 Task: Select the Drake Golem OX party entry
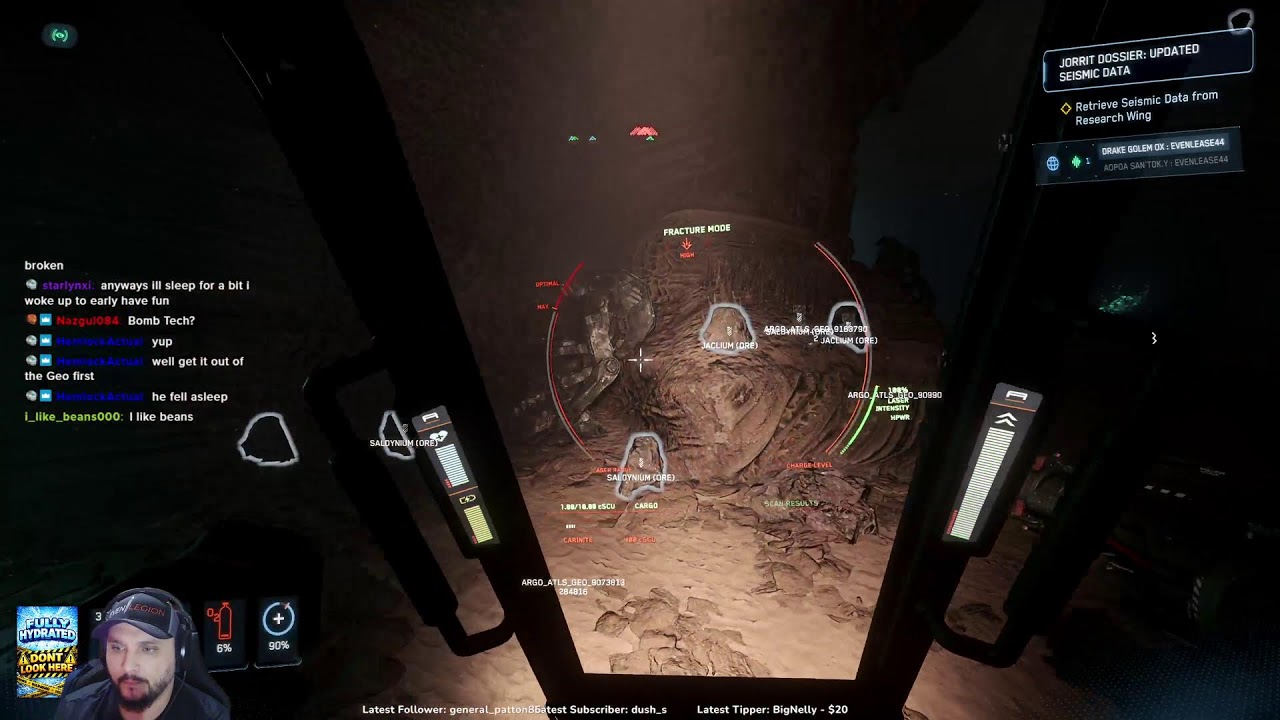1162,146
